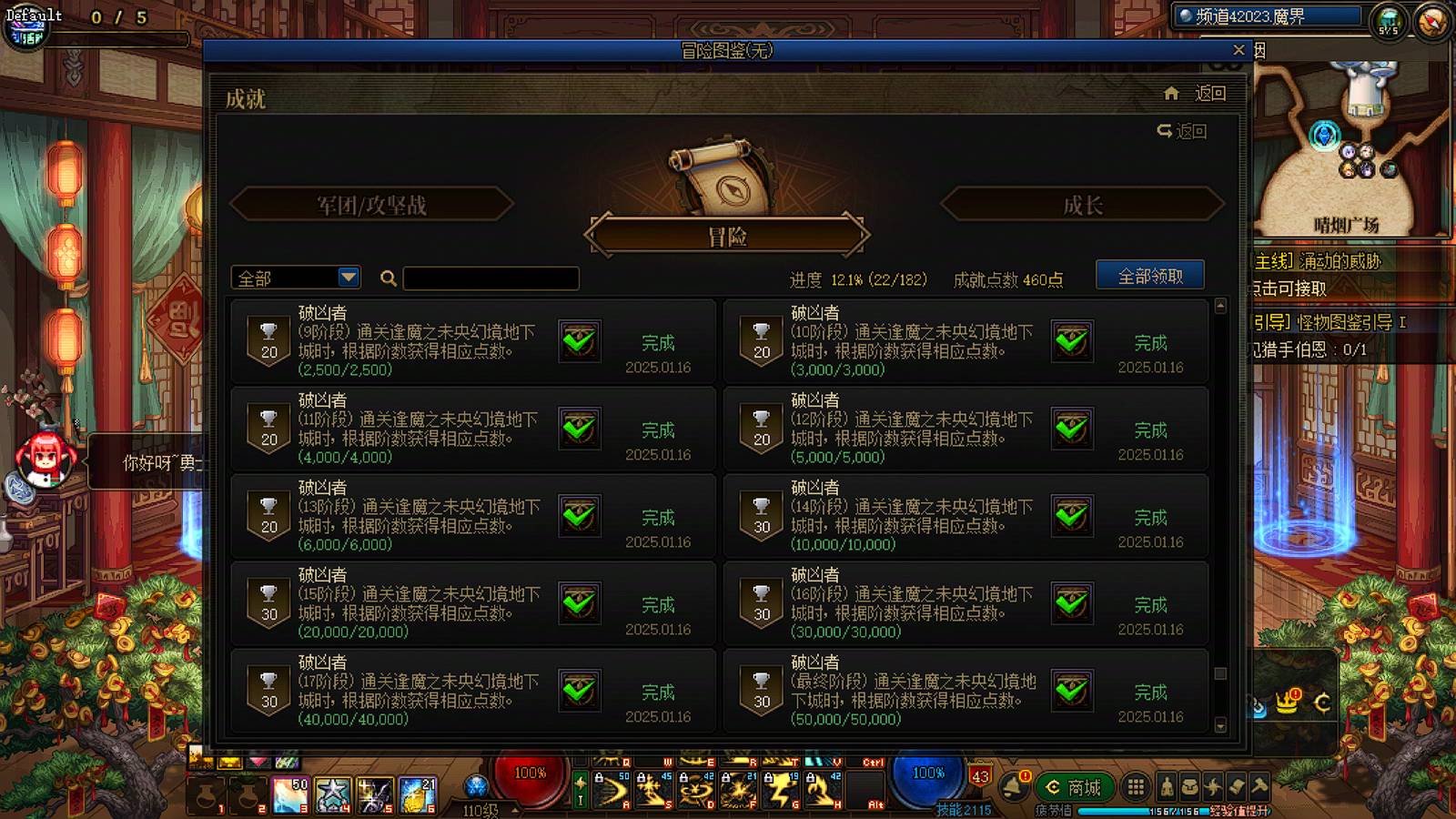Open the 商城 shop on the bottom bar

pyautogui.click(x=1074, y=786)
